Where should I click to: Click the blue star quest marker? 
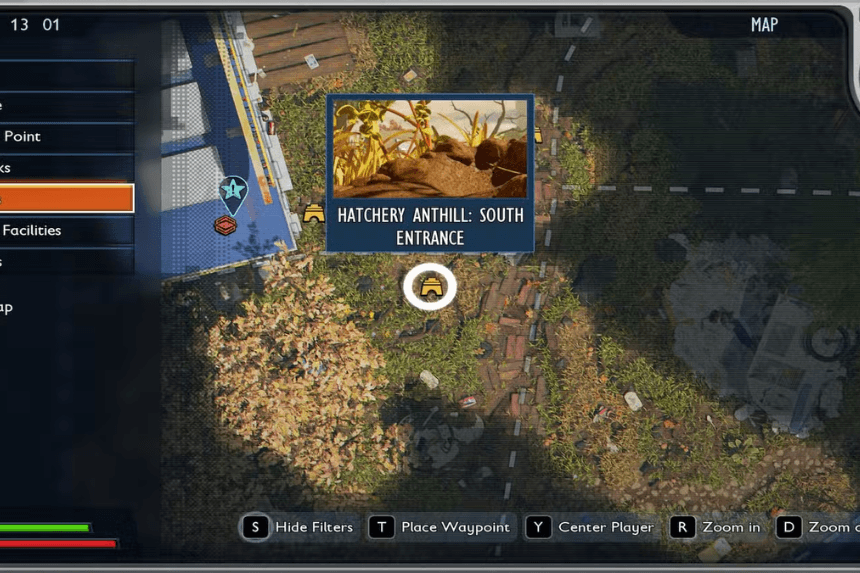[x=233, y=189]
